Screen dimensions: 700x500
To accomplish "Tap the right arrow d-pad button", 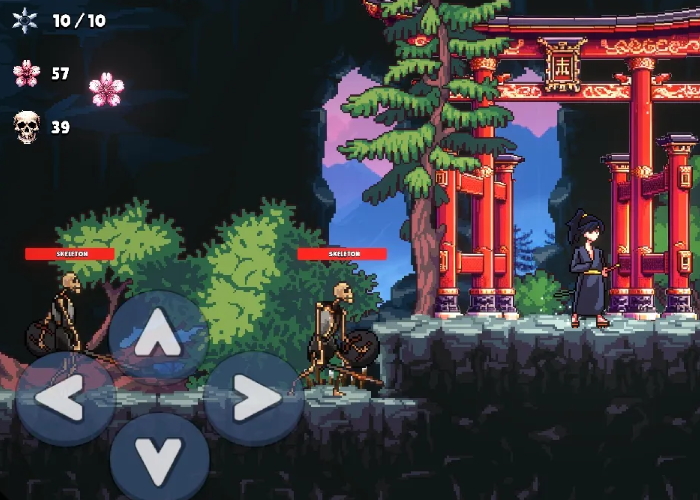I will tap(252, 399).
